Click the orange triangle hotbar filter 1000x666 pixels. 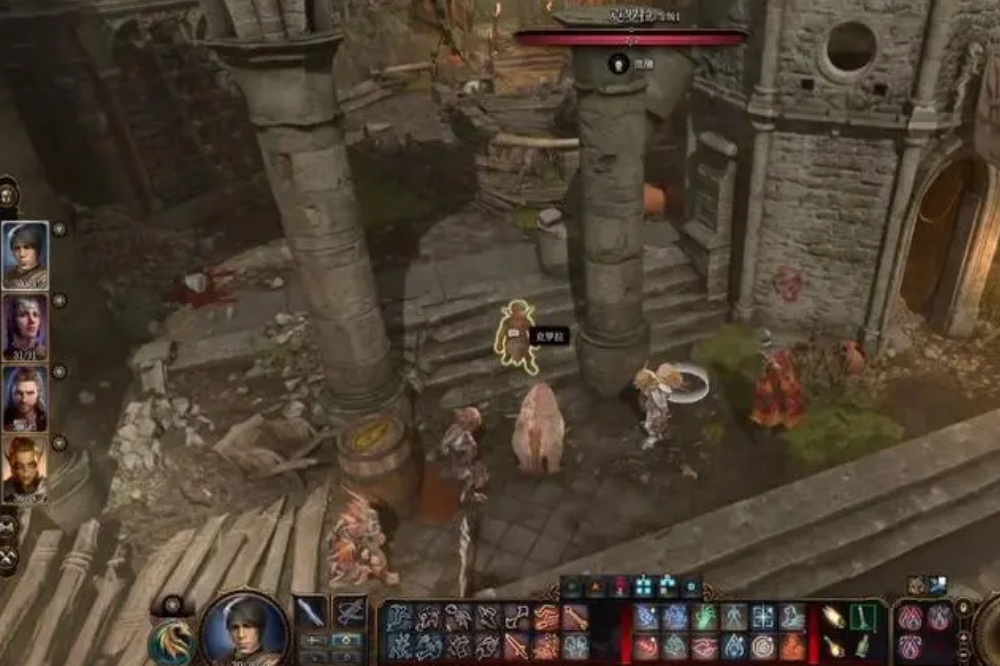pos(597,588)
